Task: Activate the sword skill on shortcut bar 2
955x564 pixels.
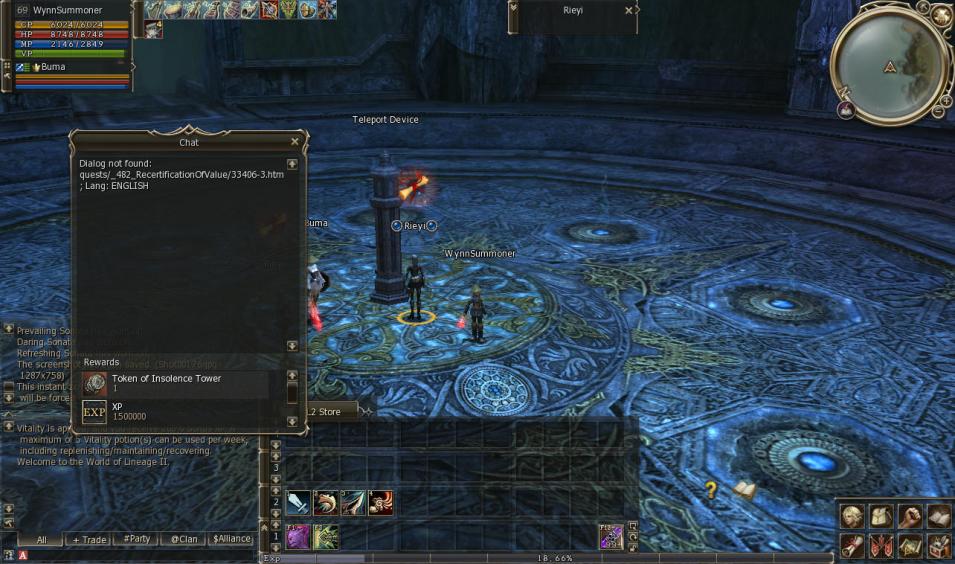Action: 298,503
